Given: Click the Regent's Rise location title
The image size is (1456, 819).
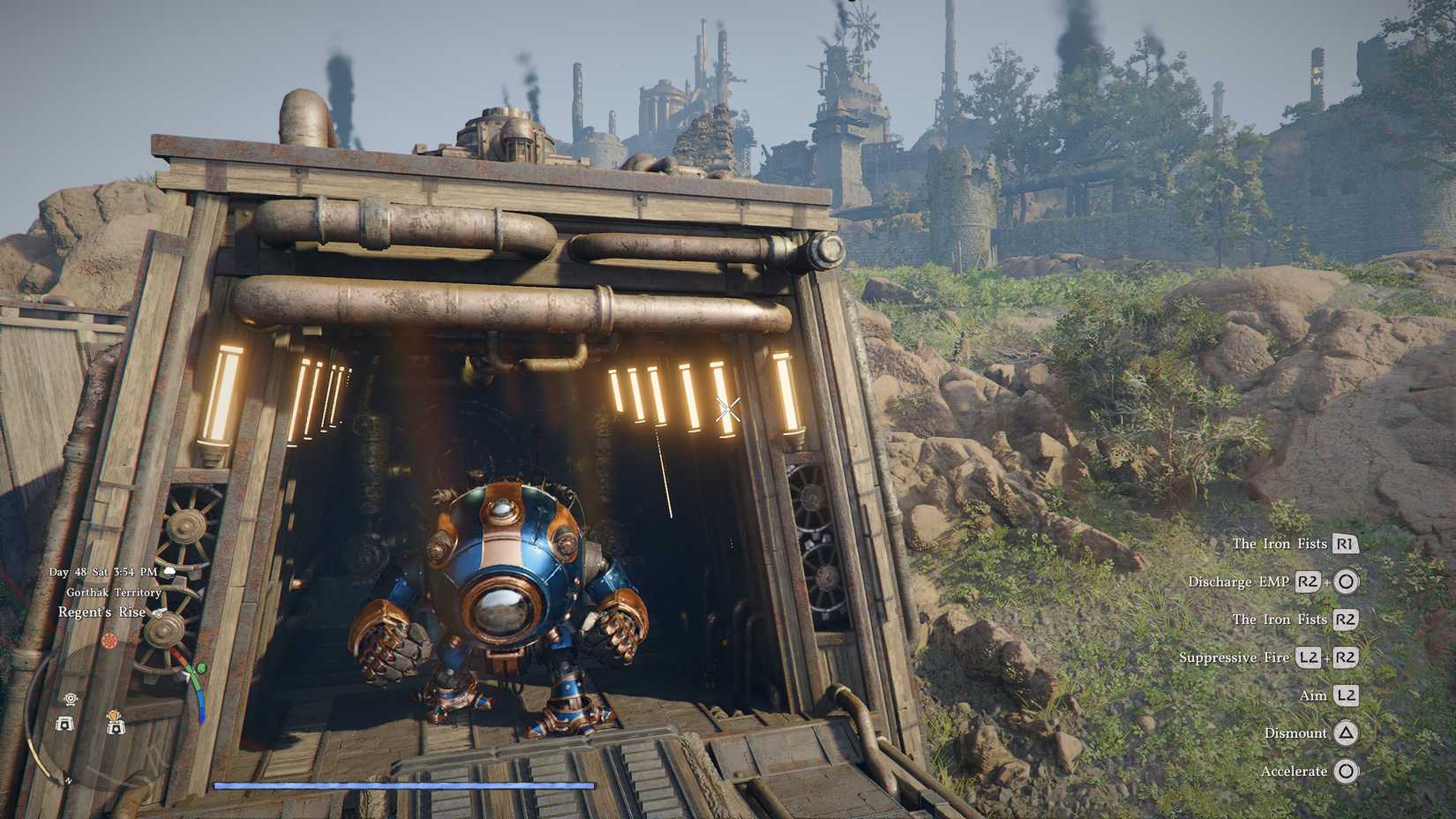Looking at the screenshot, I should [x=101, y=612].
